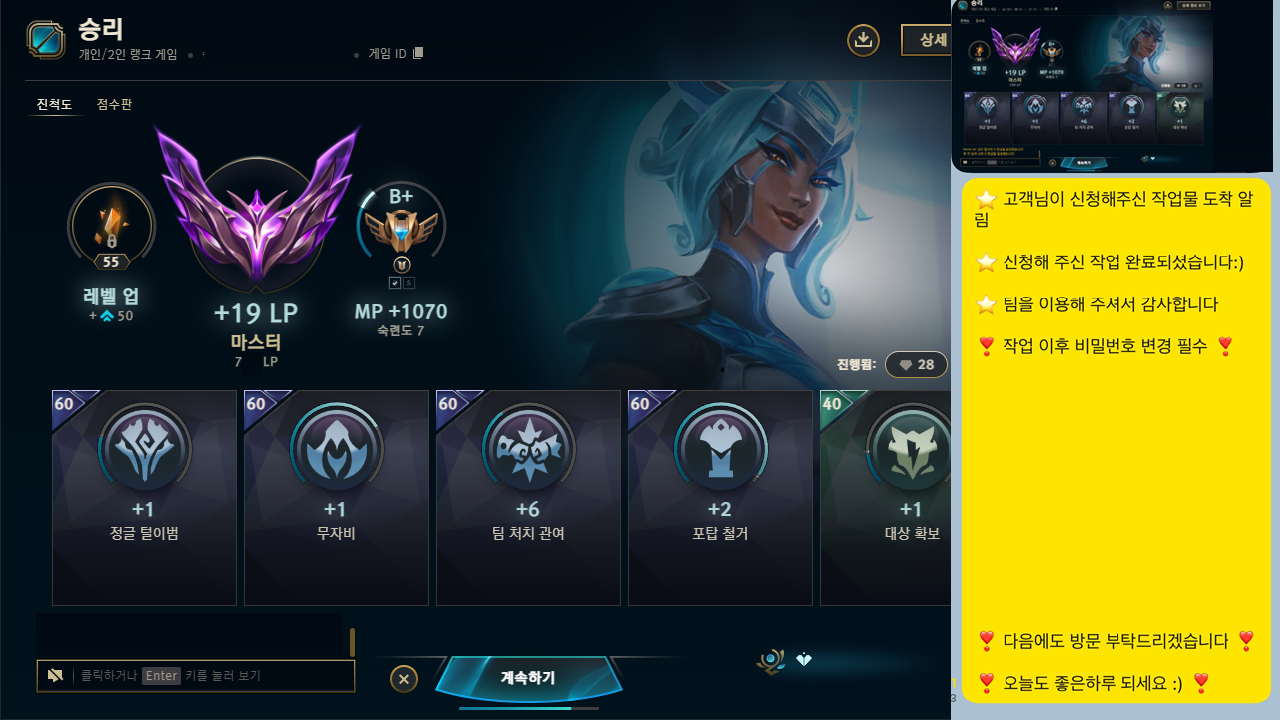The height and width of the screenshot is (721, 1280).
Task: Toggle the chat mute icon
Action: (x=55, y=675)
